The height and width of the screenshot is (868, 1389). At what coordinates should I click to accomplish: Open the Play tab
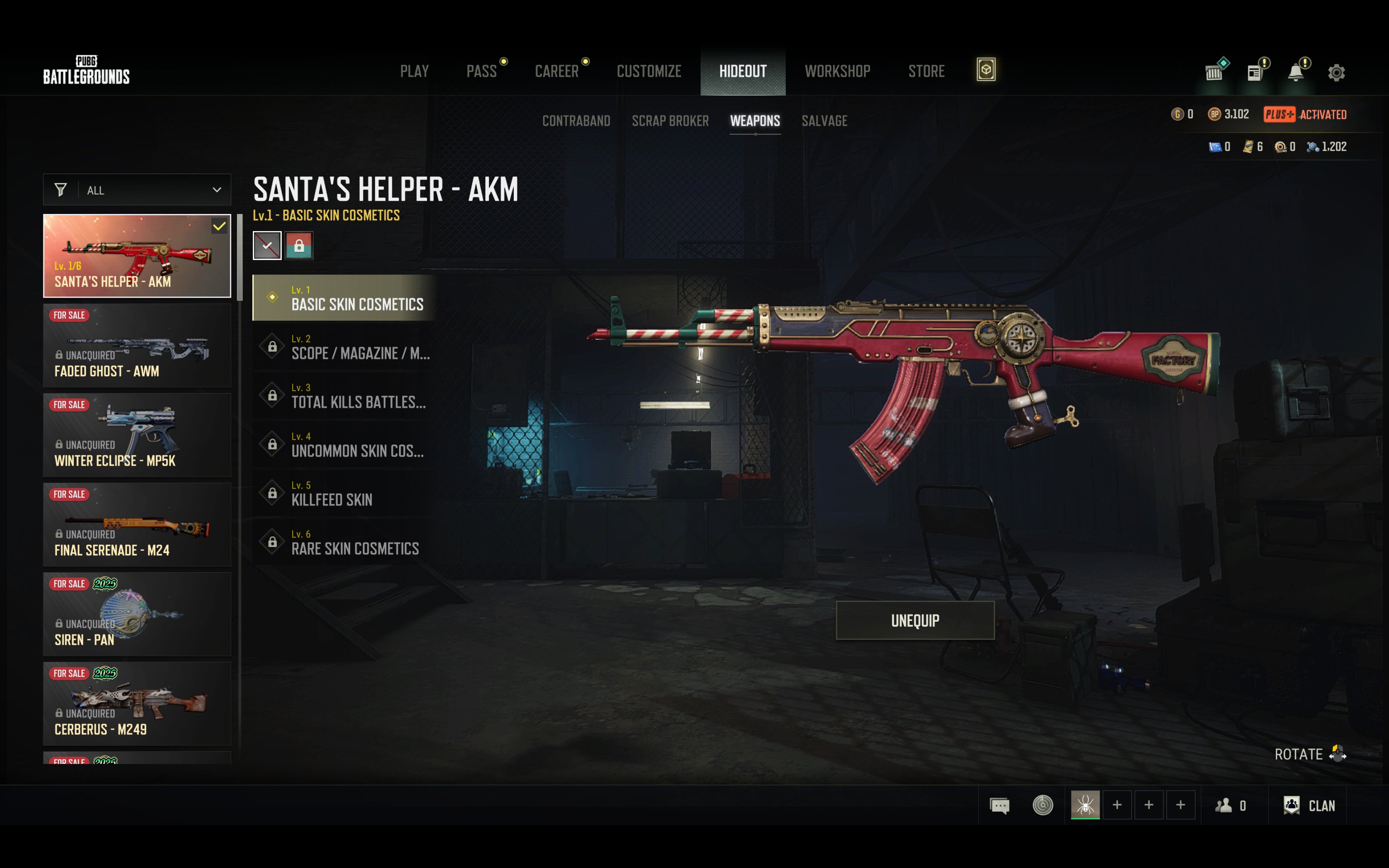pos(414,71)
